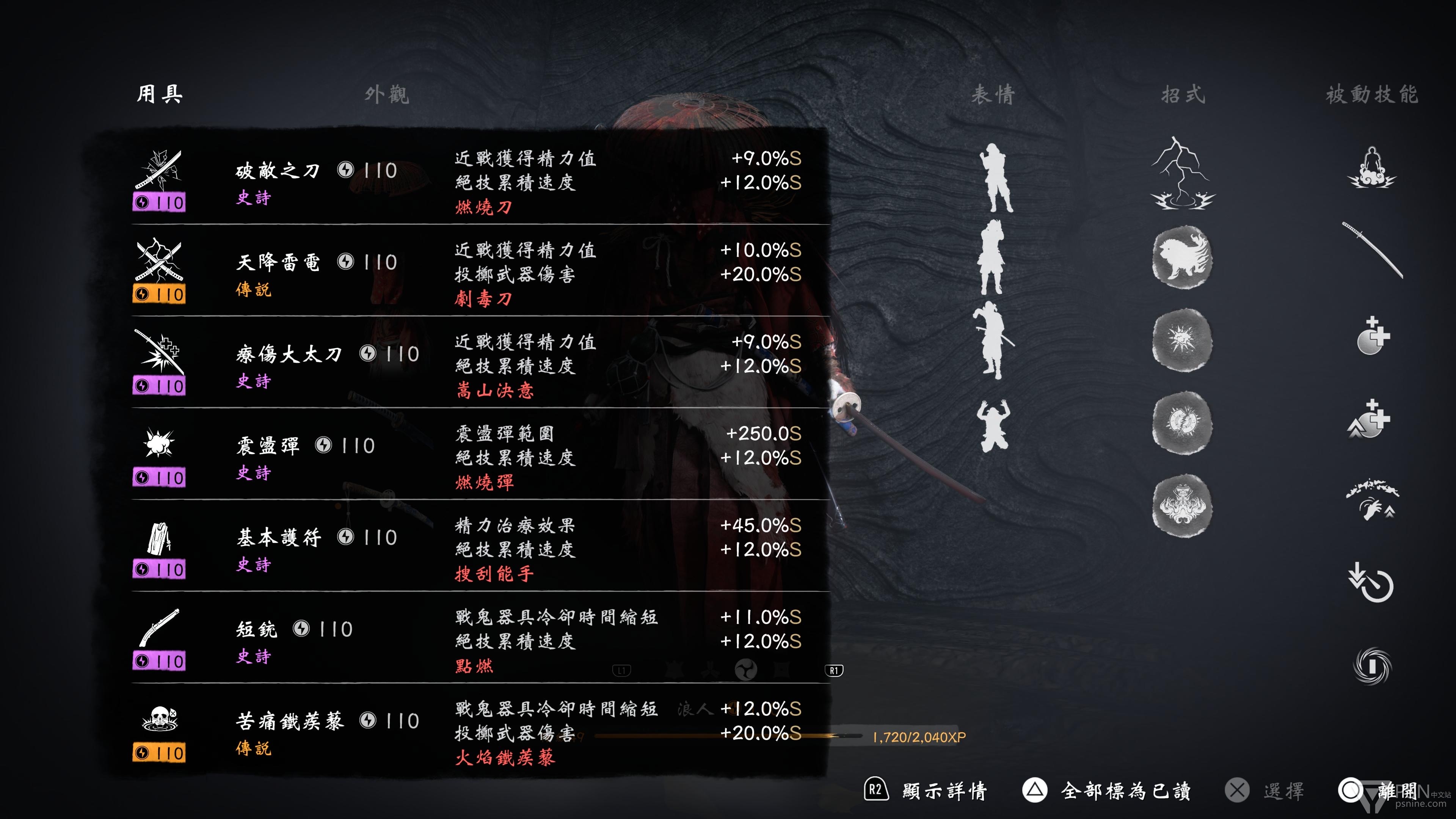
Task: Switch to the 表情 emotes tab
Action: (993, 94)
